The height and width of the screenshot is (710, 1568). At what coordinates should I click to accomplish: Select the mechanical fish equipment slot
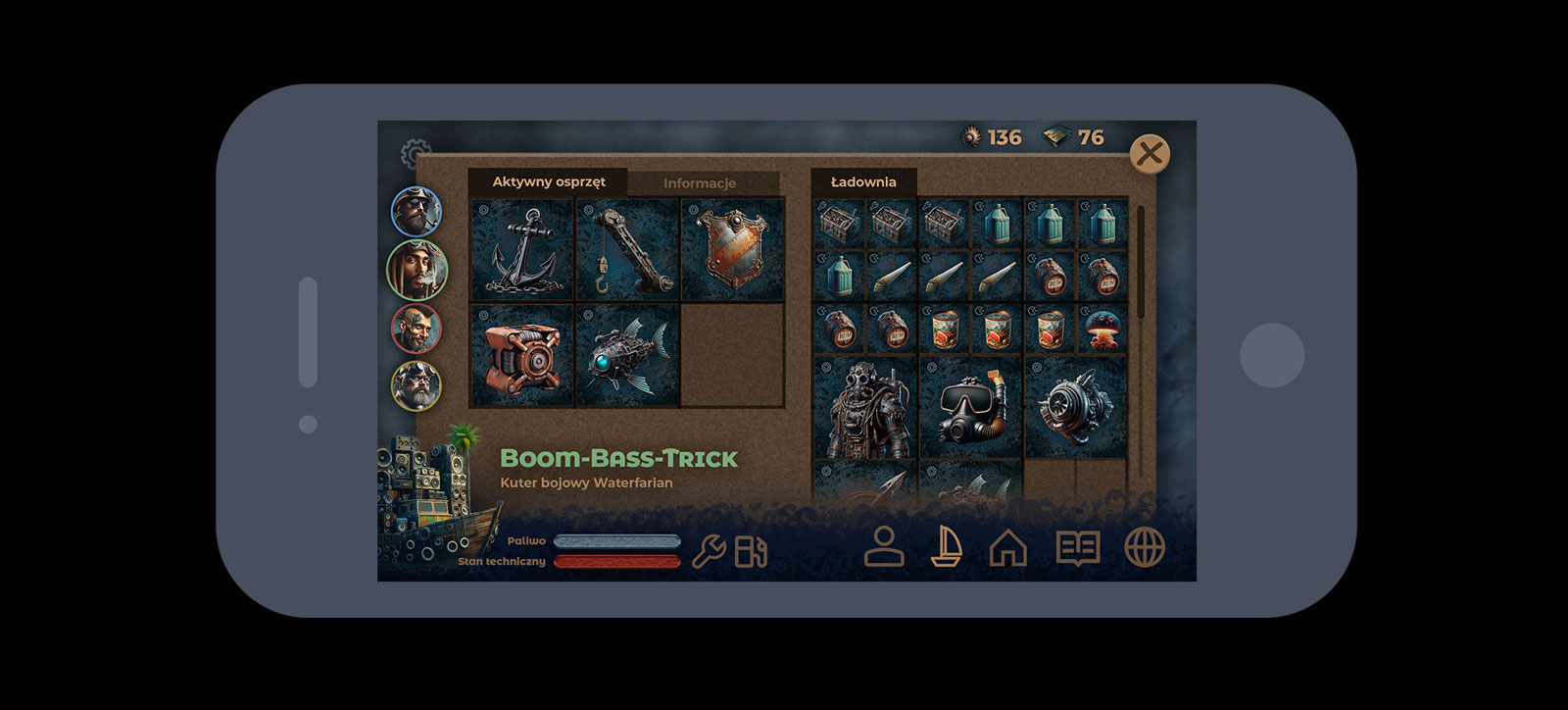point(628,355)
